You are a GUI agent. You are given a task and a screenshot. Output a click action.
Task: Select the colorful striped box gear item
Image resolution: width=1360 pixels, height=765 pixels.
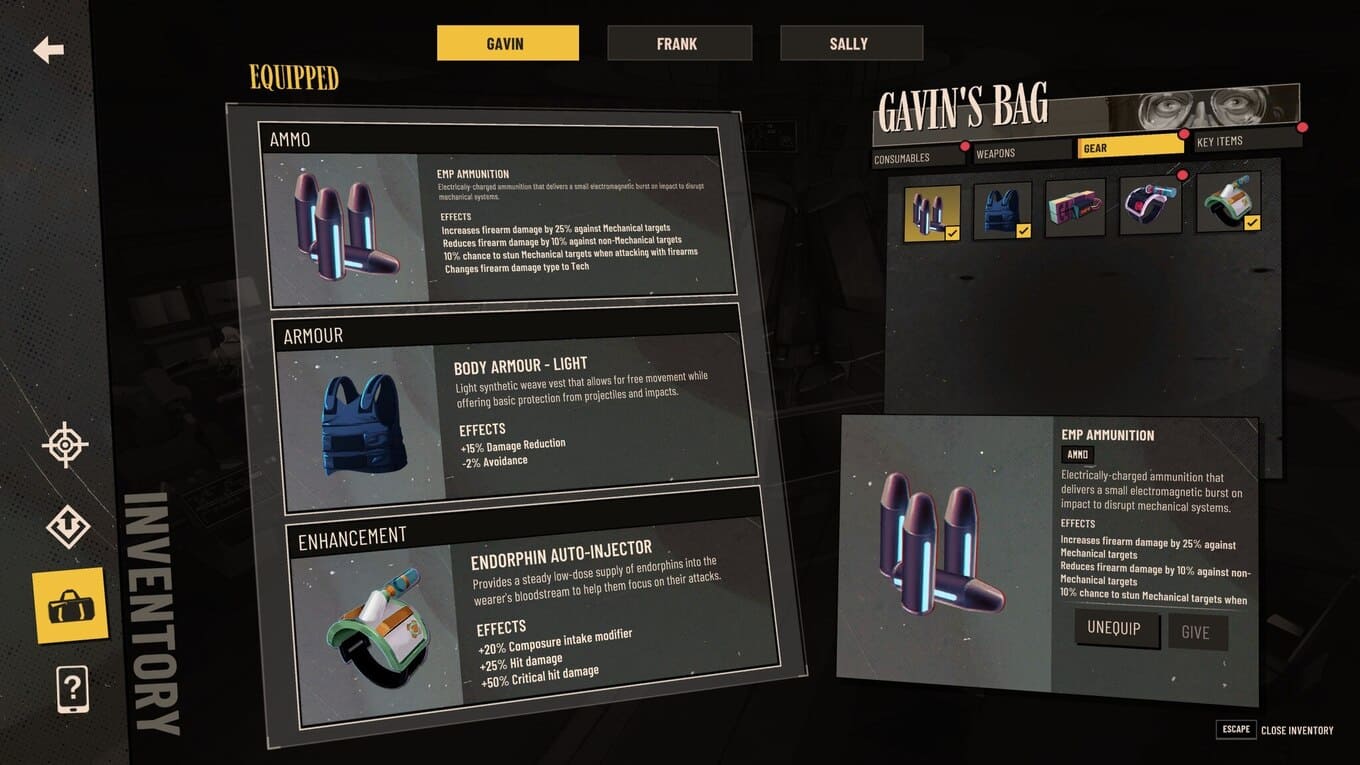pyautogui.click(x=1075, y=208)
